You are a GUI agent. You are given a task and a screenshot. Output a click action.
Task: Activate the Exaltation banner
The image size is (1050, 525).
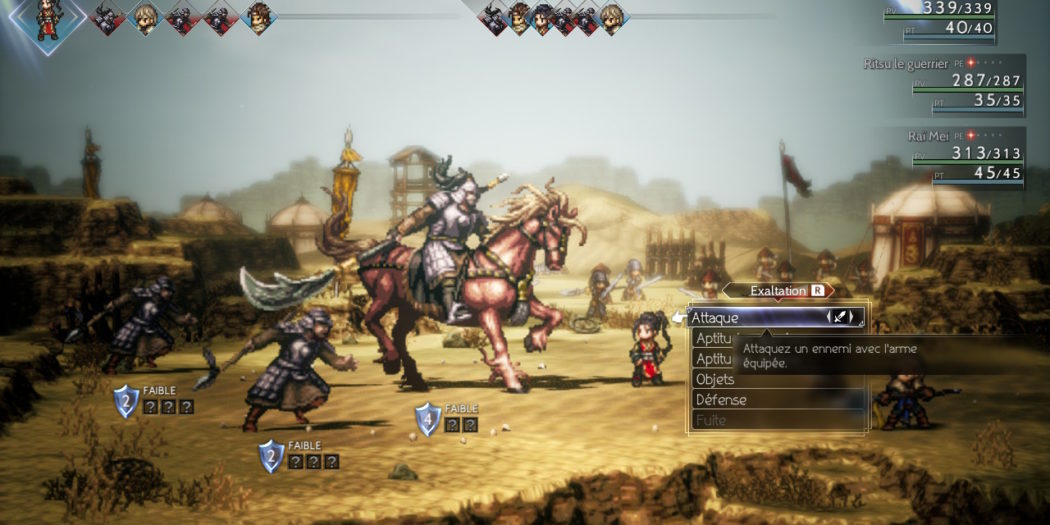pyautogui.click(x=778, y=290)
